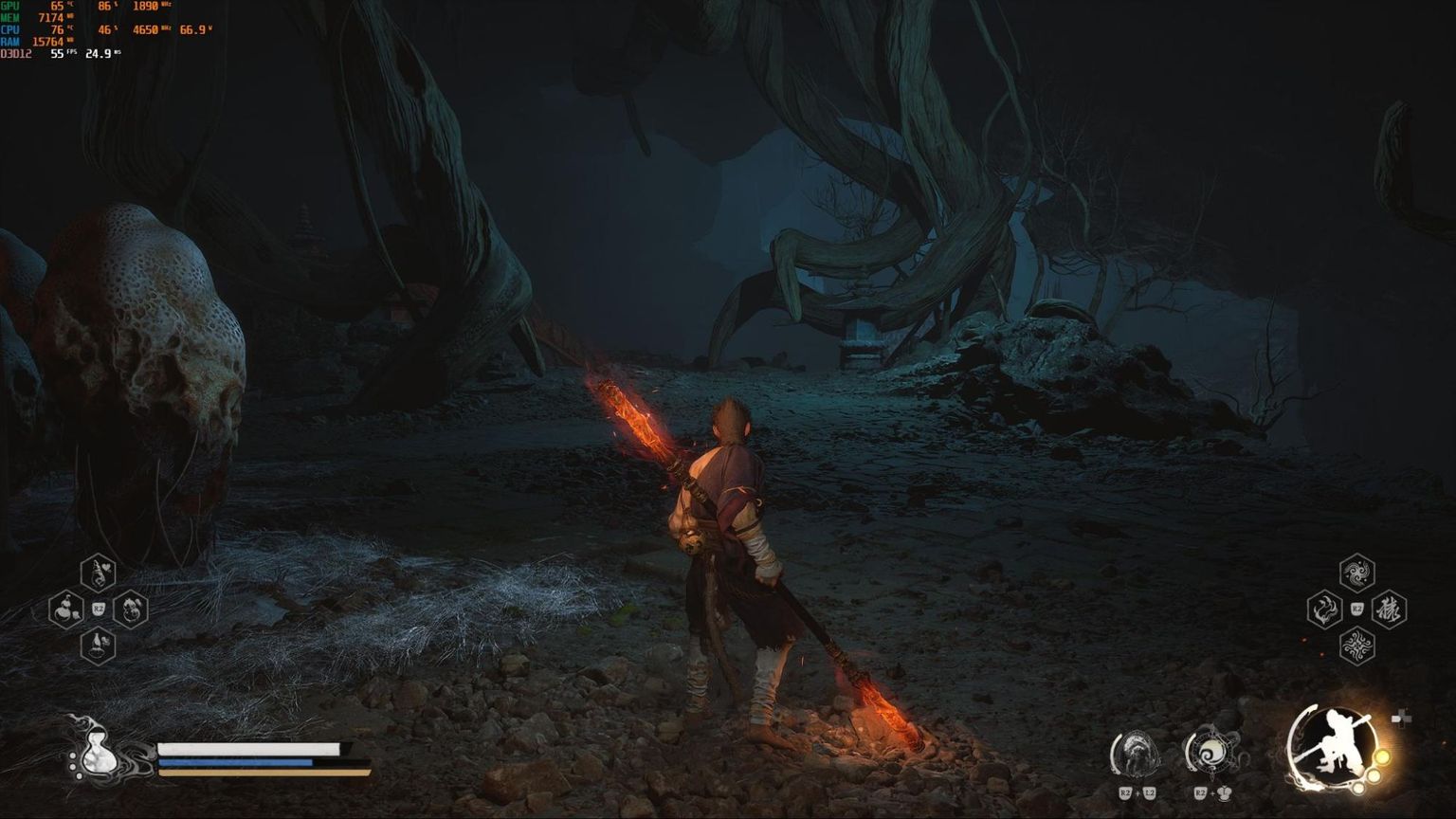Click the left wheel R2 shoulder badge
The image size is (1456, 819).
point(99,610)
